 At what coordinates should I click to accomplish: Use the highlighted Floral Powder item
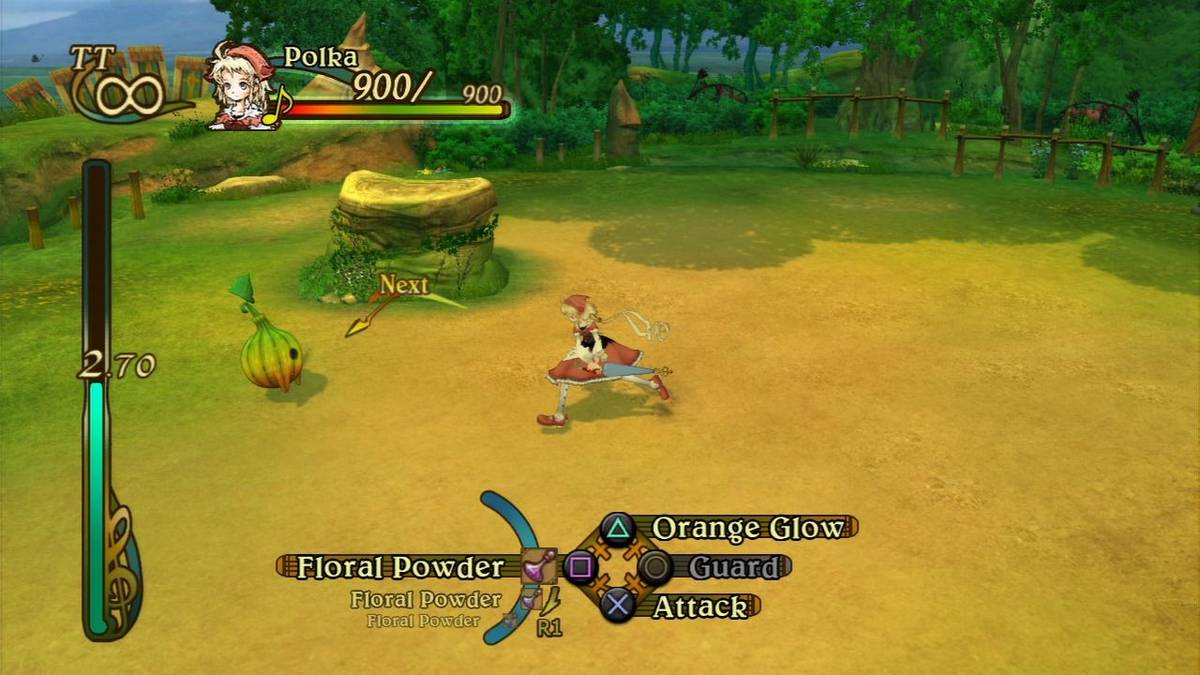399,567
